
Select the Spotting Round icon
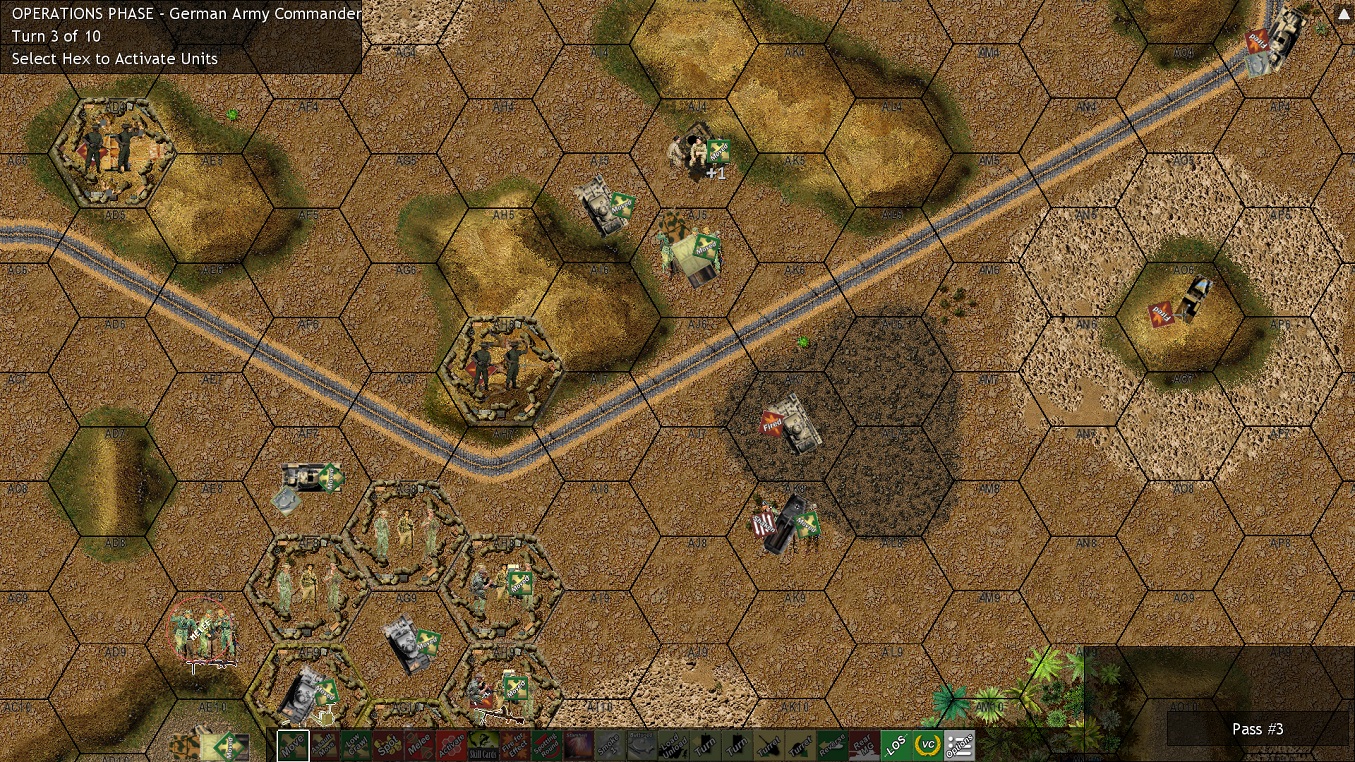point(544,744)
